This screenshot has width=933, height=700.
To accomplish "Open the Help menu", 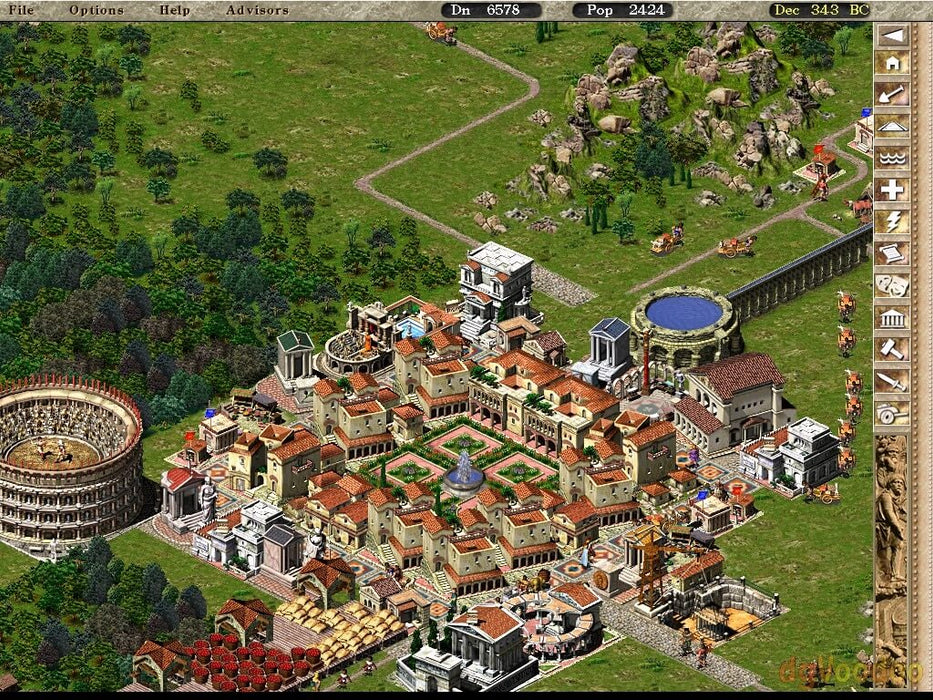I will pos(174,10).
